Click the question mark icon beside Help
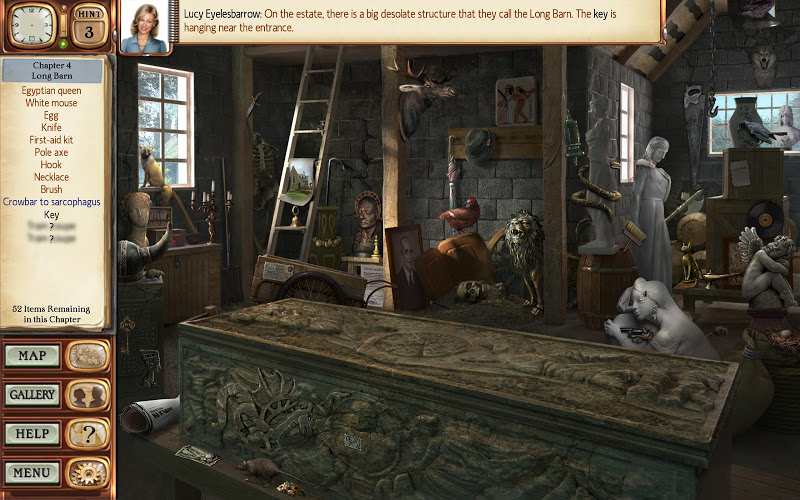Screen dimensions: 800x500 point(88,434)
